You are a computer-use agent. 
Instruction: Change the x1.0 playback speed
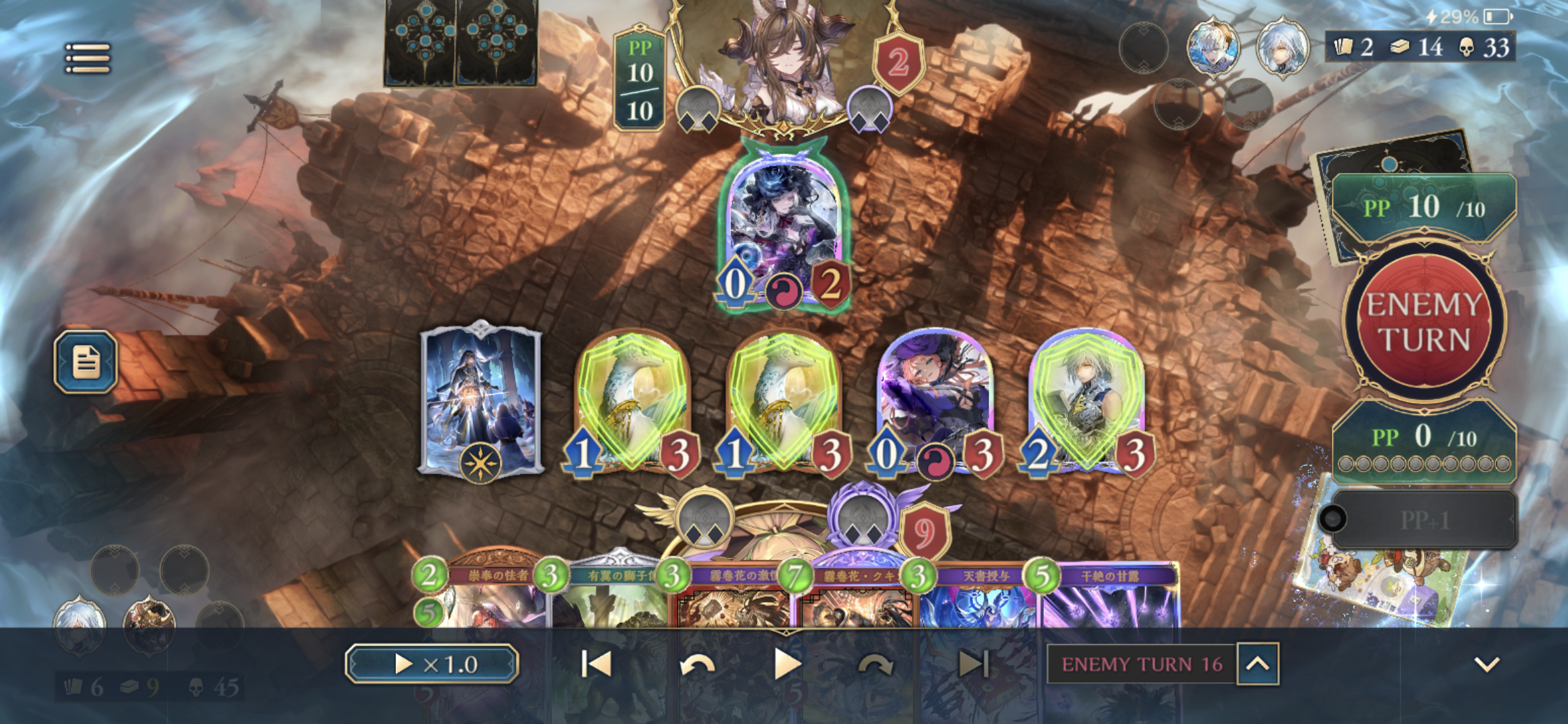(x=432, y=664)
